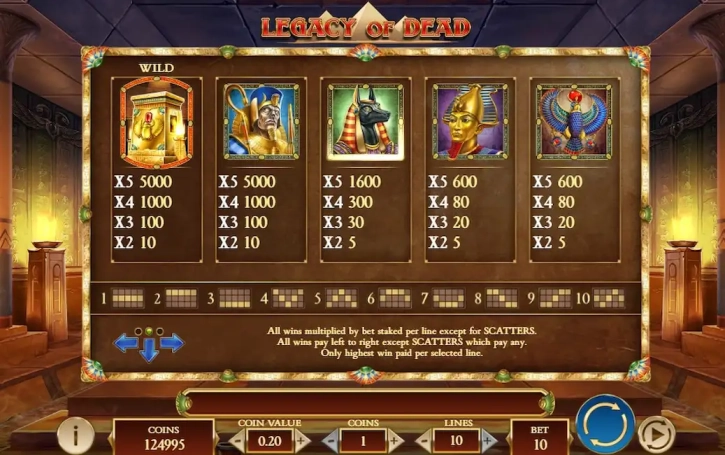The height and width of the screenshot is (455, 725).
Task: Add one more coin per line
Action: 395,440
